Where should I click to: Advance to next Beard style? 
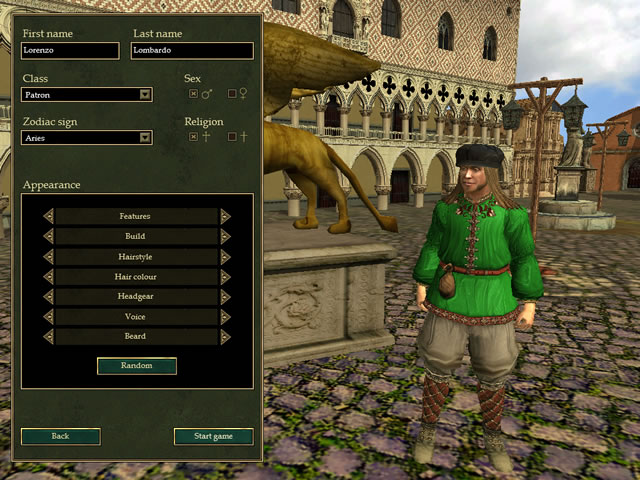225,336
